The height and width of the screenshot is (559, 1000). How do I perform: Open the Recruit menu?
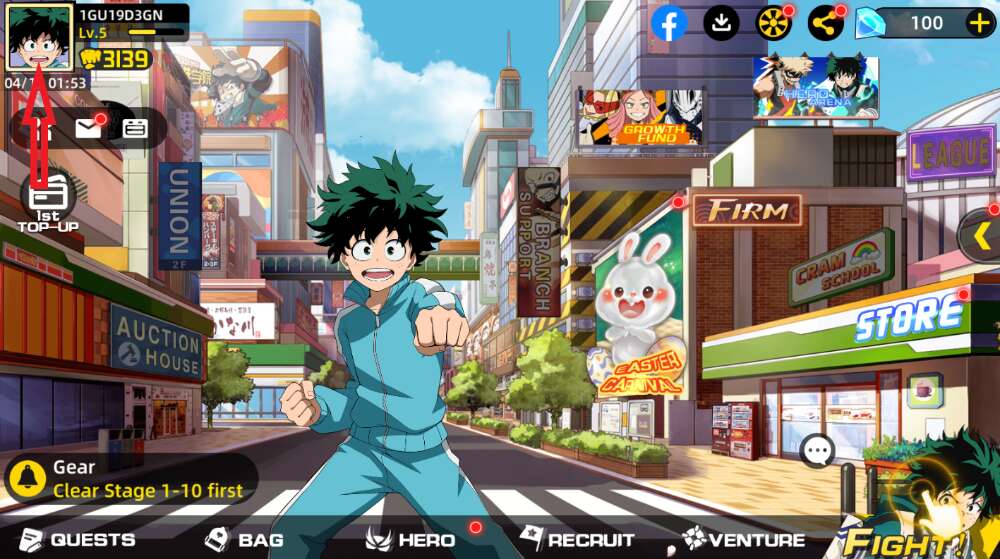[578, 540]
